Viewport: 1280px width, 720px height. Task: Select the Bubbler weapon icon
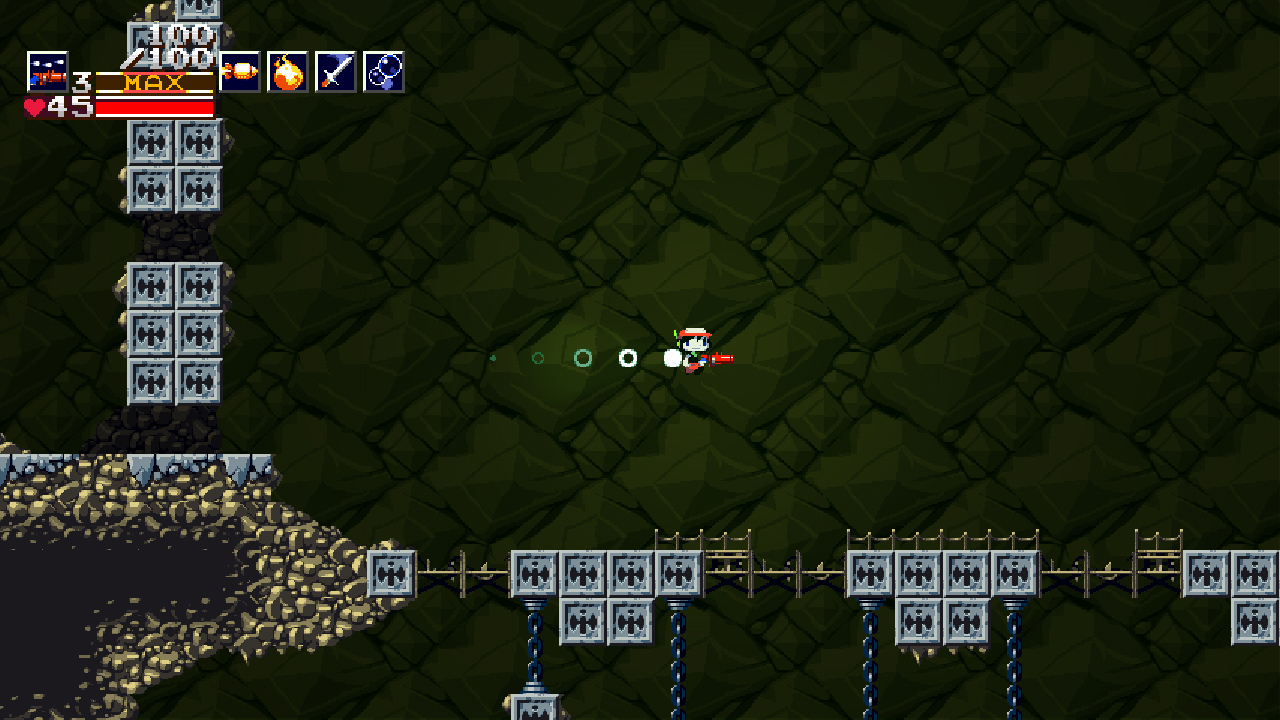pos(385,72)
